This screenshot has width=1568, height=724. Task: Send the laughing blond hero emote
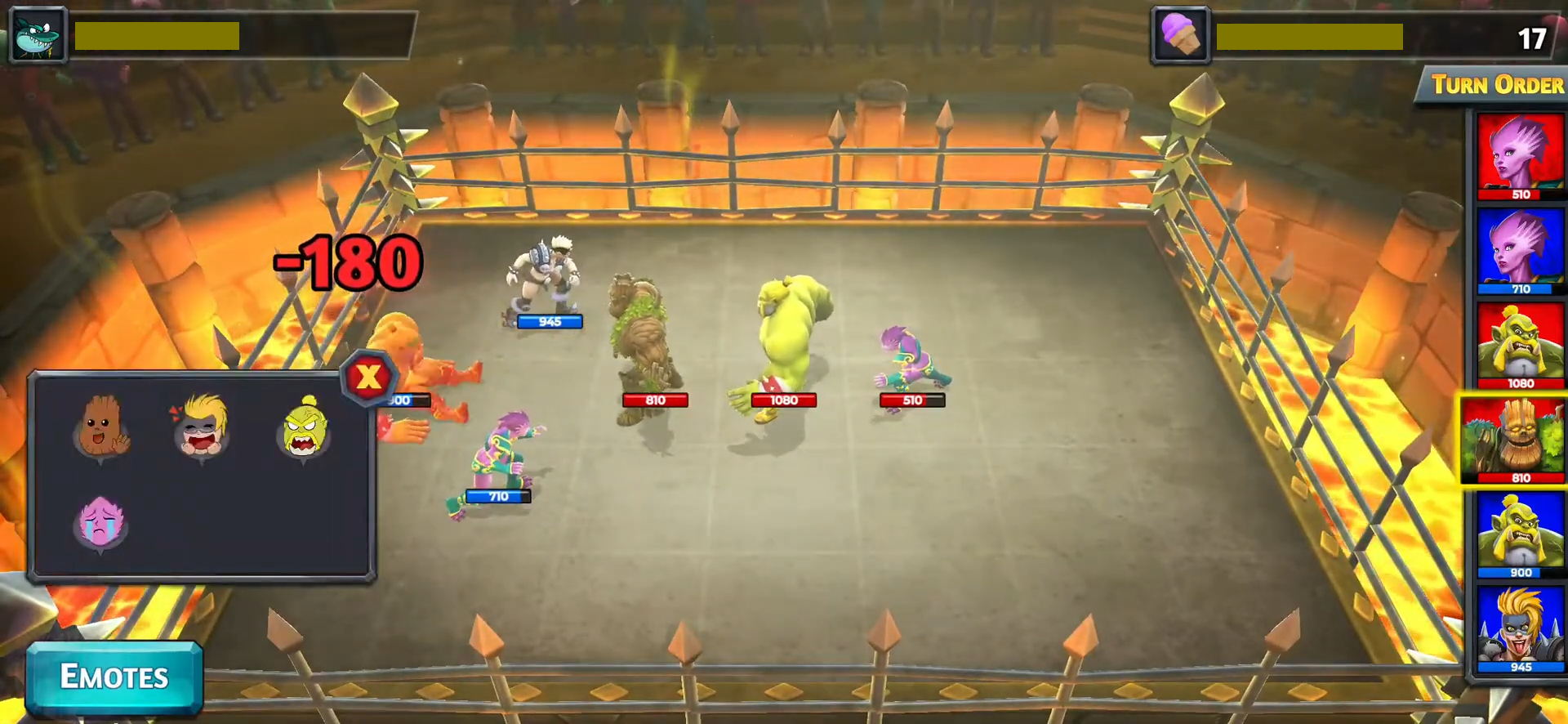pos(201,427)
